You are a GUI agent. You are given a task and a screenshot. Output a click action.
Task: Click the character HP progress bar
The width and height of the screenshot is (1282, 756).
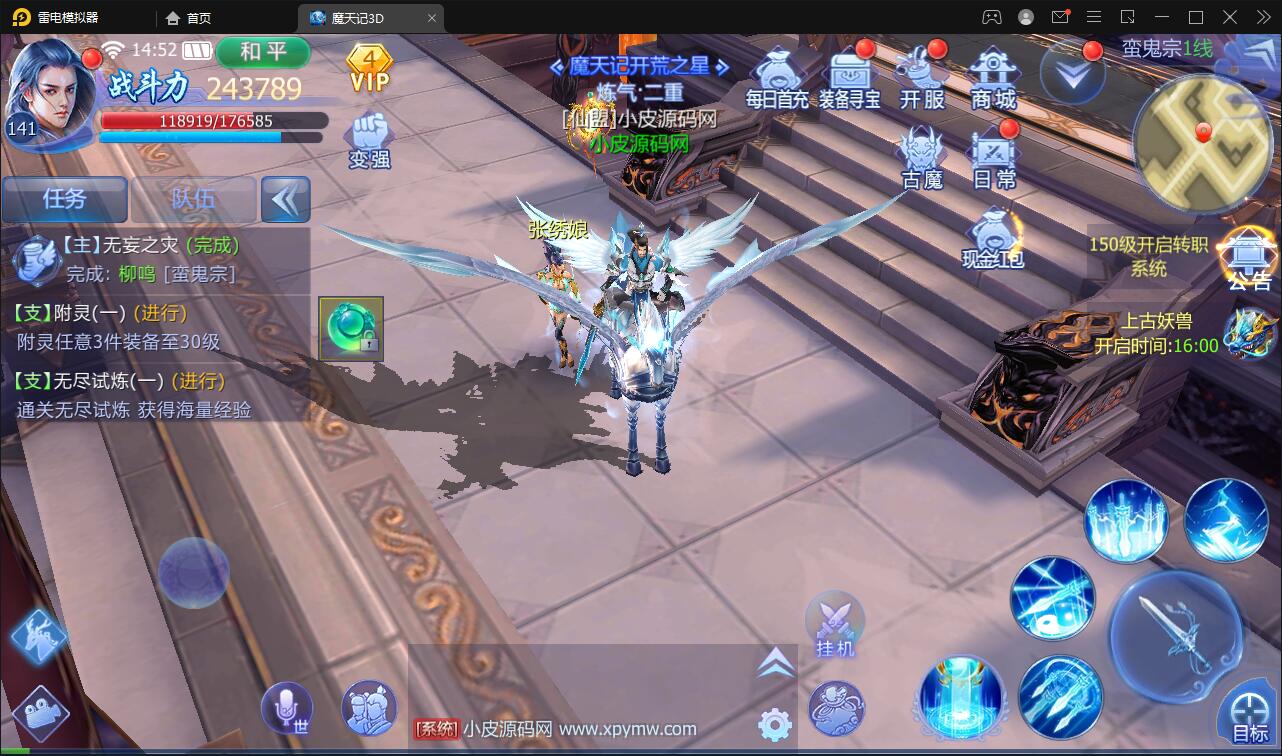(x=213, y=122)
